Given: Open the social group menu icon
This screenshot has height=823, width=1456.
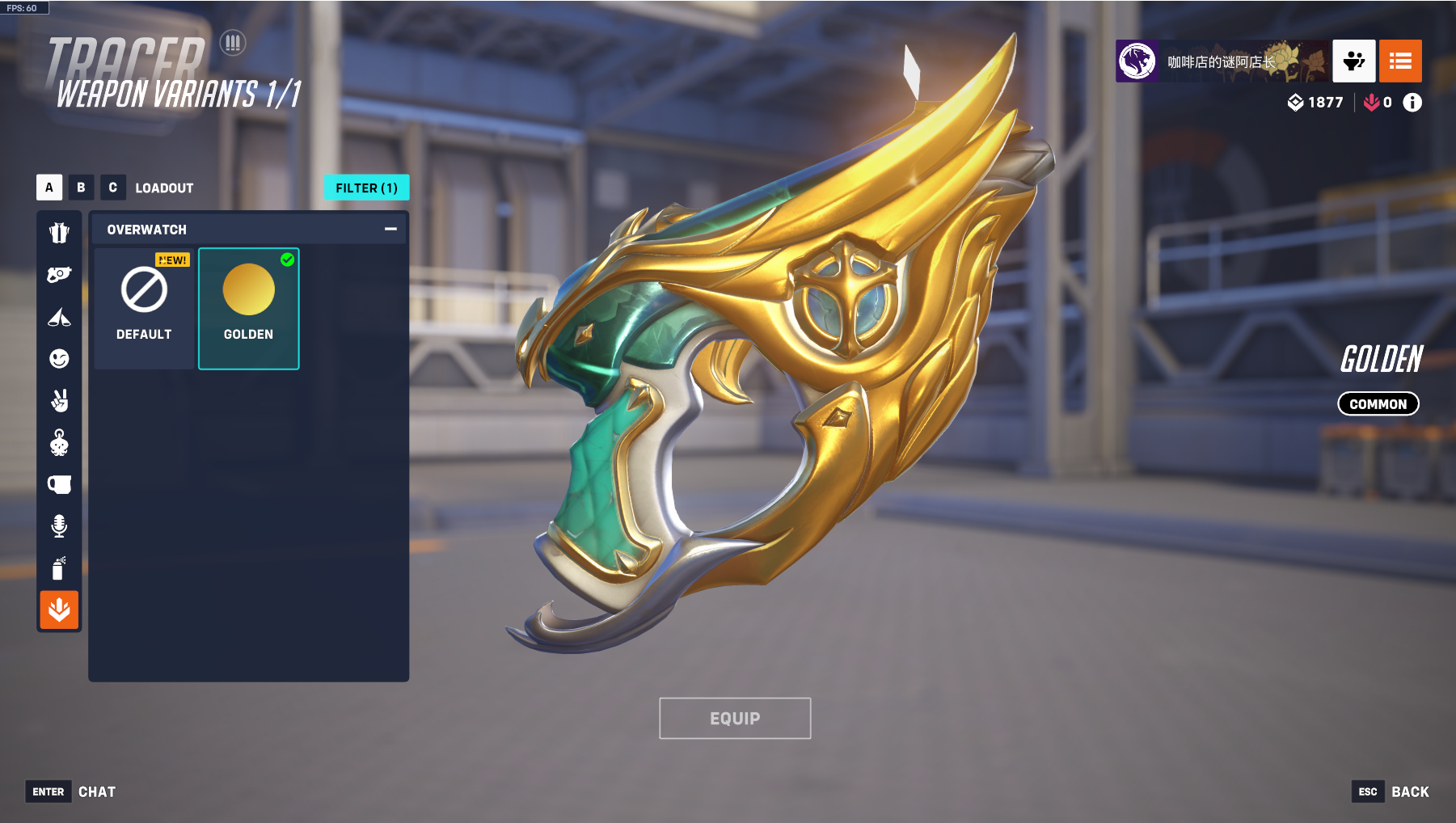Looking at the screenshot, I should [x=1353, y=61].
